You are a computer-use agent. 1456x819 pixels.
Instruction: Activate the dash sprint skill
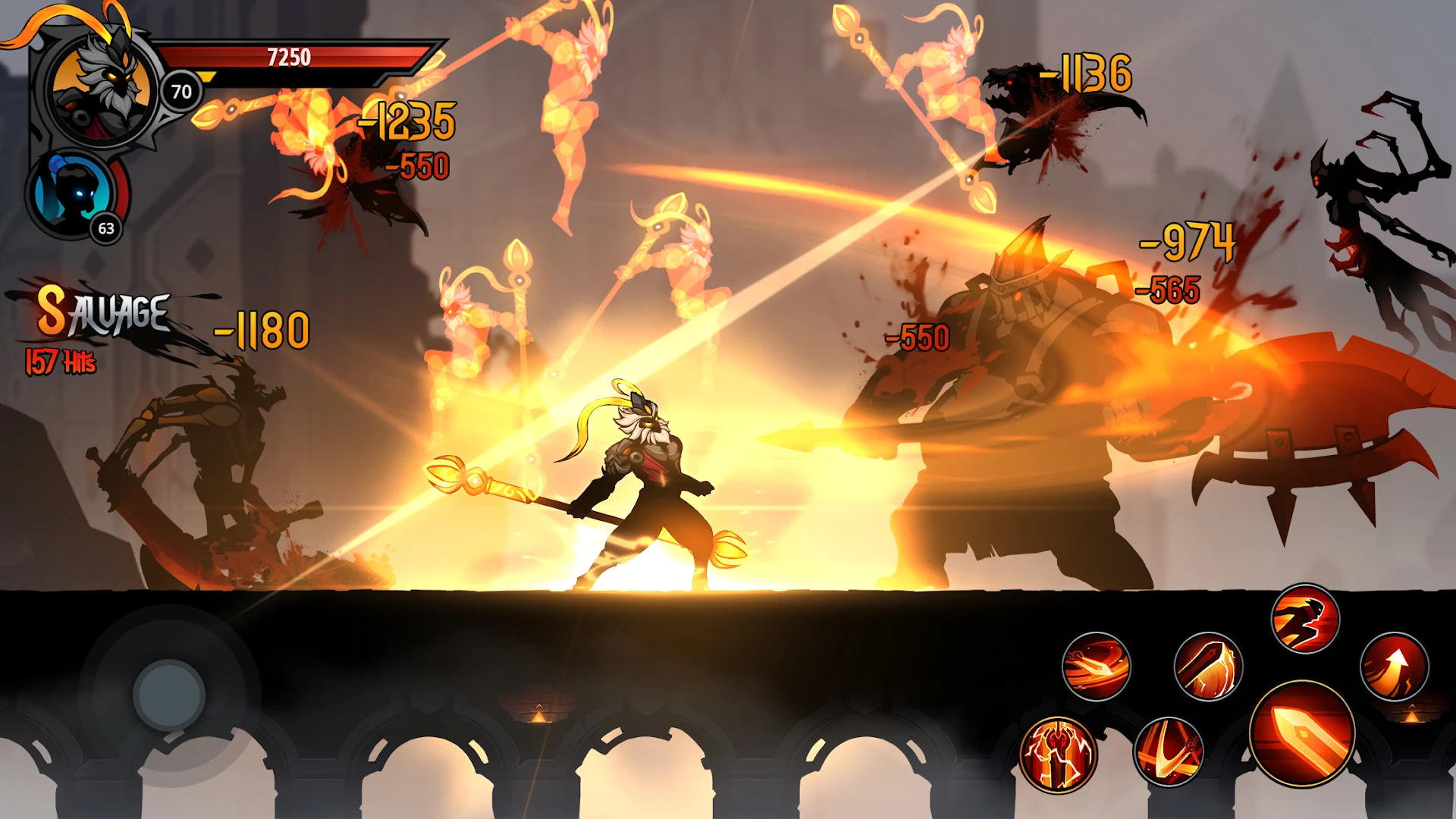pos(1305,619)
